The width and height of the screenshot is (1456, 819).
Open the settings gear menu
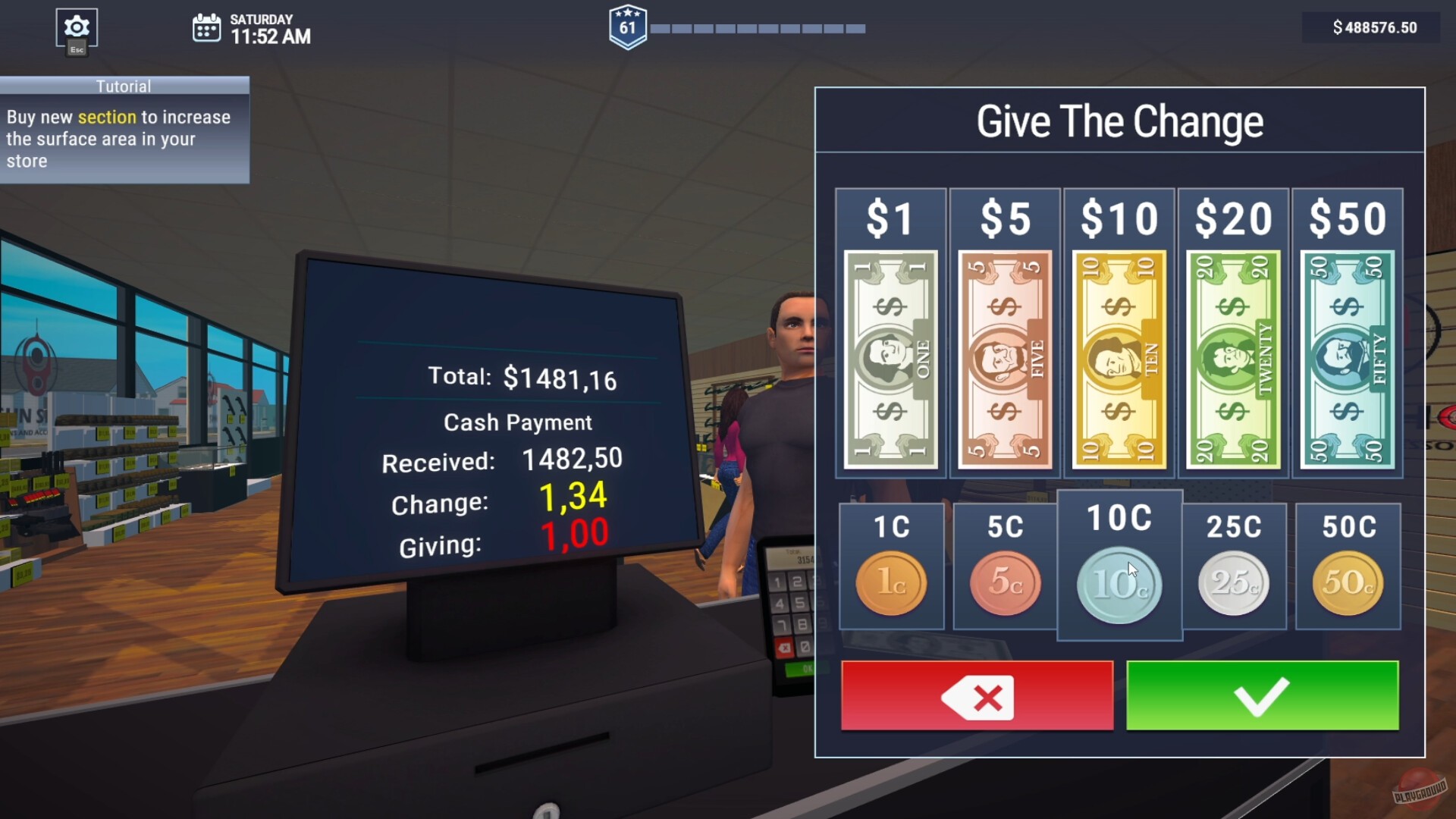(75, 26)
